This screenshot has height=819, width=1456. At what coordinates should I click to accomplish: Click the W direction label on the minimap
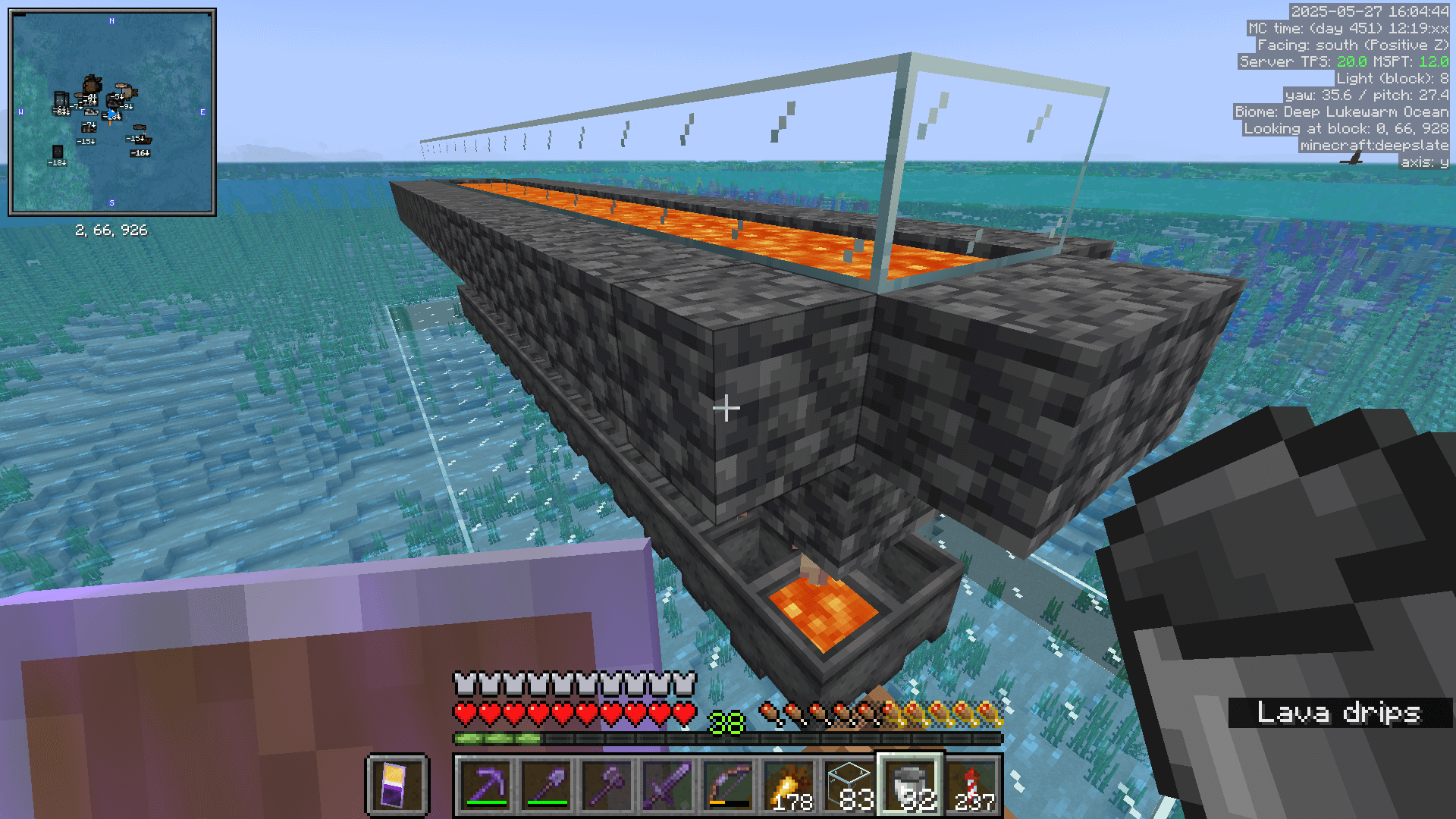coord(20,111)
